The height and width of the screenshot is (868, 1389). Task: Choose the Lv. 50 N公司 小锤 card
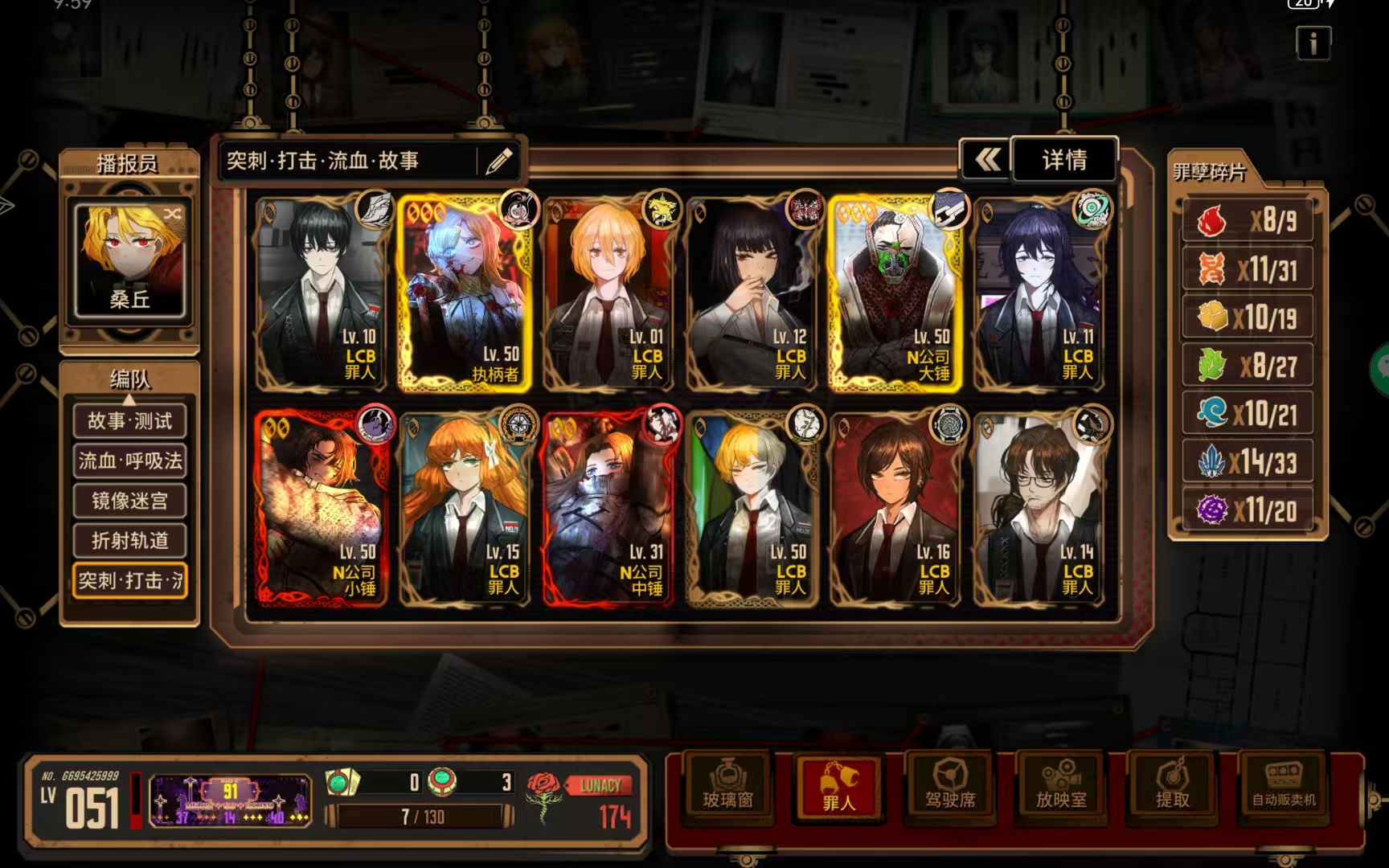pyautogui.click(x=322, y=508)
